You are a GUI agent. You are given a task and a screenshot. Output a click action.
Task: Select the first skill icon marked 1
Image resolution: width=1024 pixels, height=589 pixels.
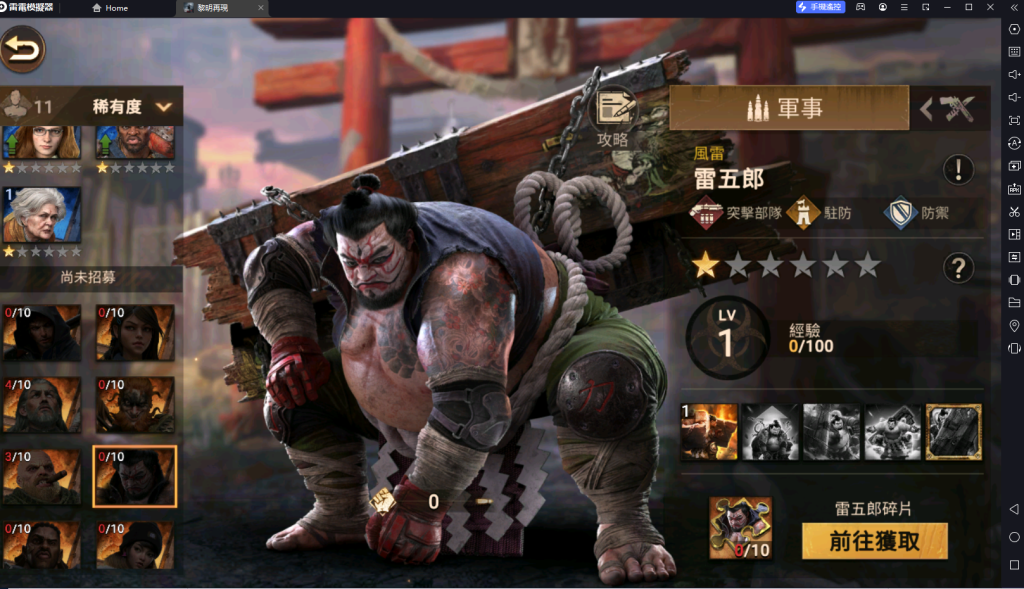pyautogui.click(x=709, y=431)
